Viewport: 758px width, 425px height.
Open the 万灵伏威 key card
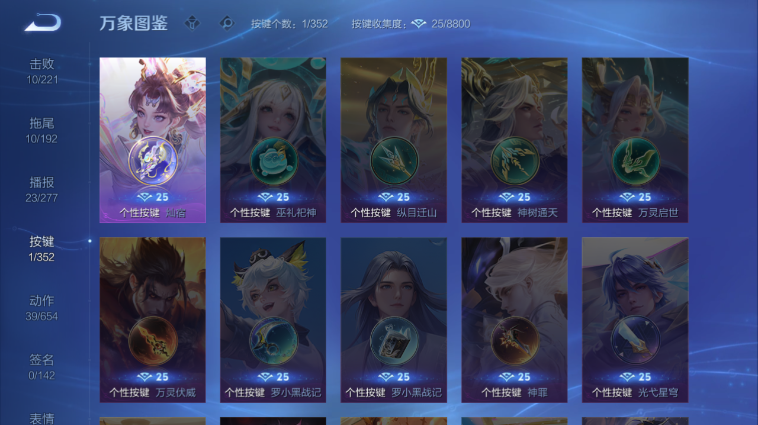(x=152, y=319)
